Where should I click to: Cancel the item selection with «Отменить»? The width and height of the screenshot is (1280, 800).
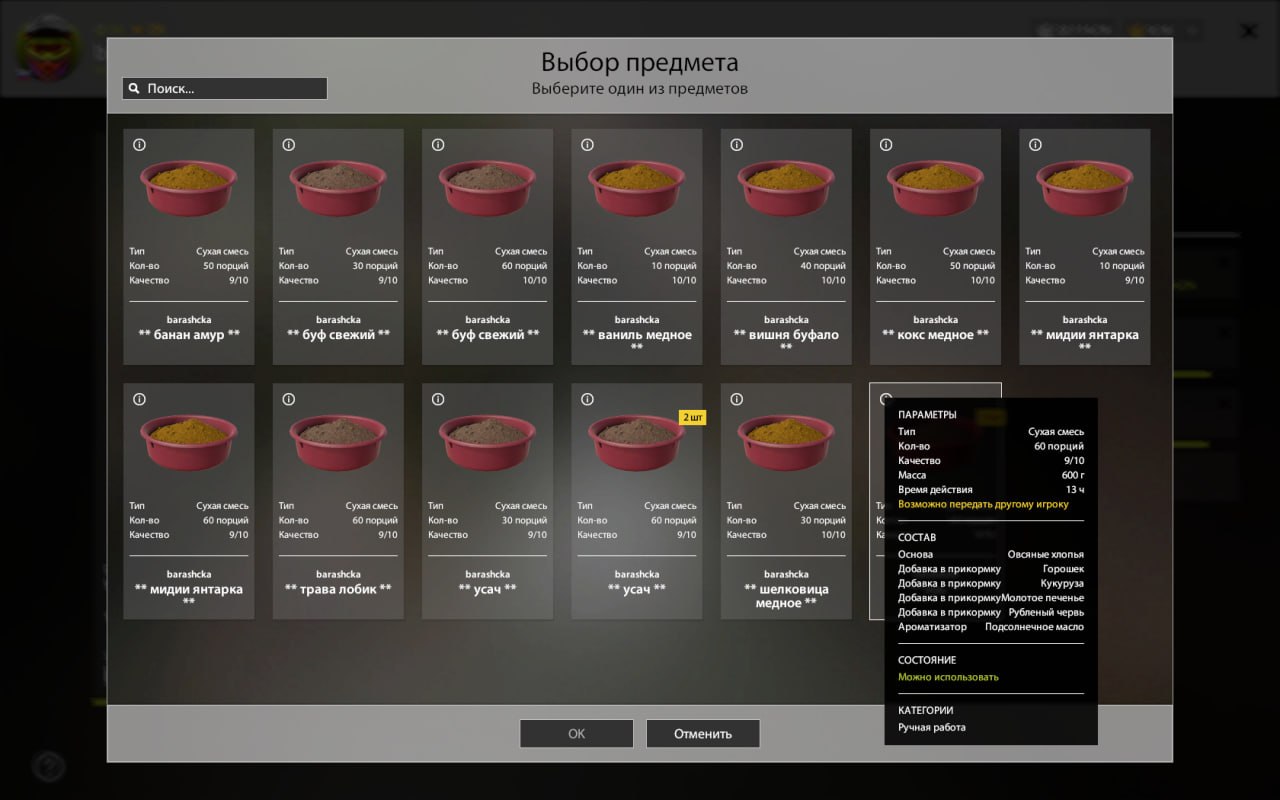(703, 733)
